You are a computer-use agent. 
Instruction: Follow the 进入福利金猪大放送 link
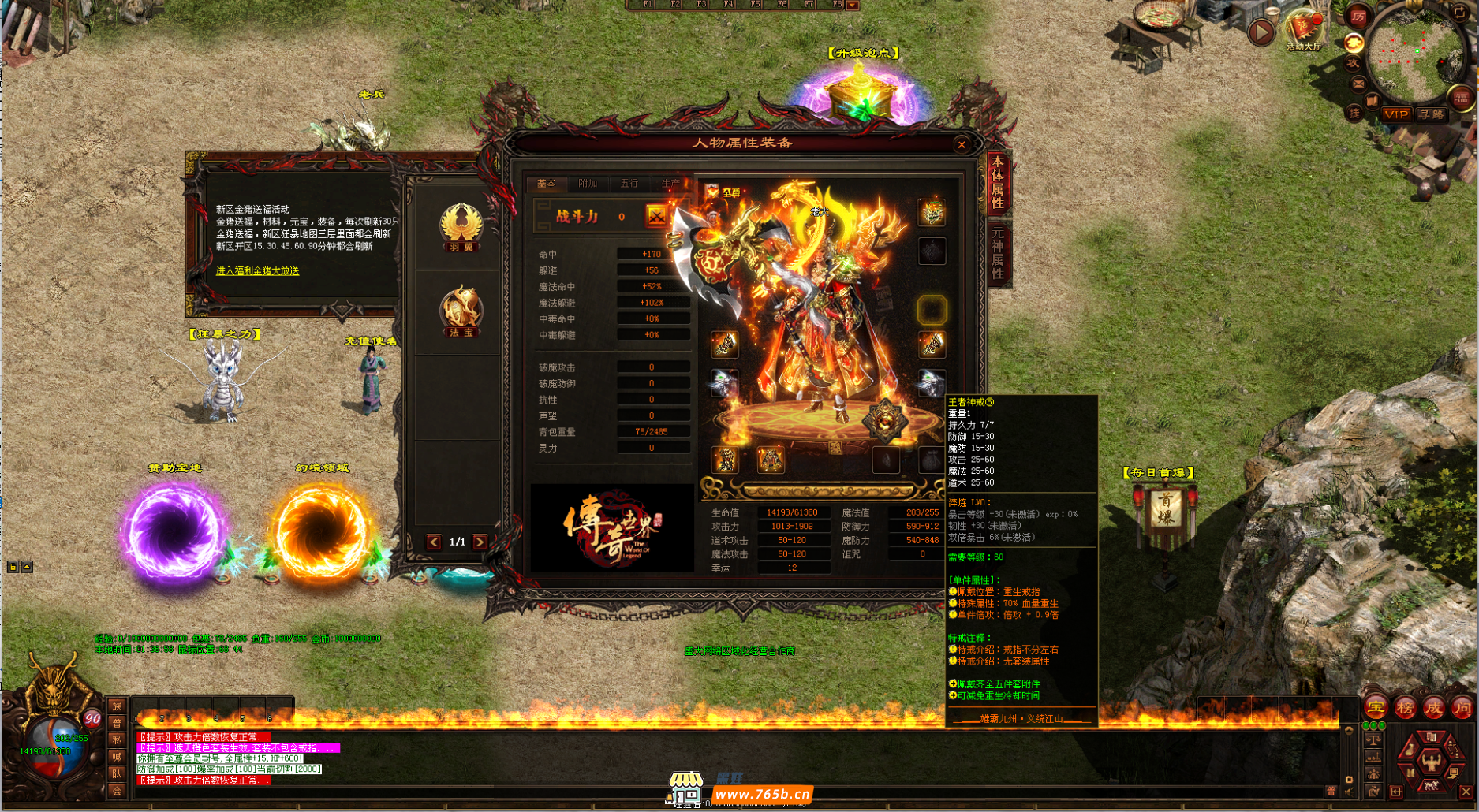(x=257, y=270)
